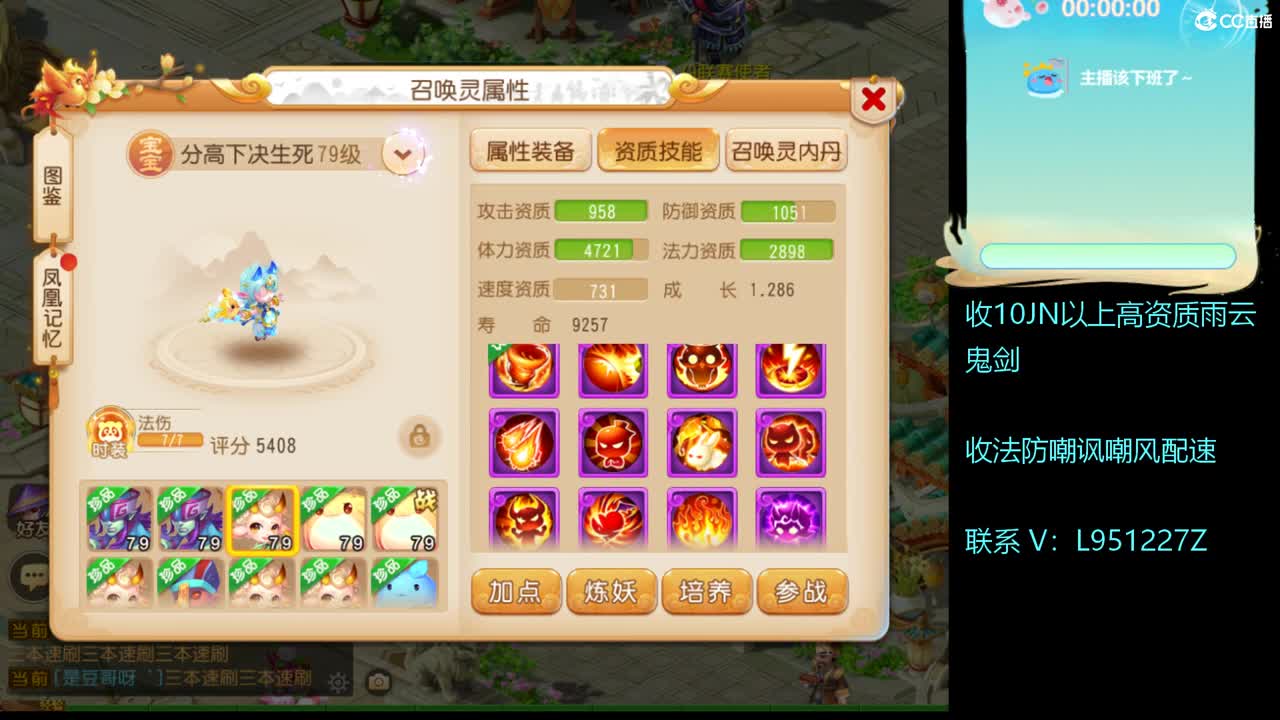The width and height of the screenshot is (1280, 720).
Task: Click the purple demon skill icon bottom right
Action: [x=789, y=518]
